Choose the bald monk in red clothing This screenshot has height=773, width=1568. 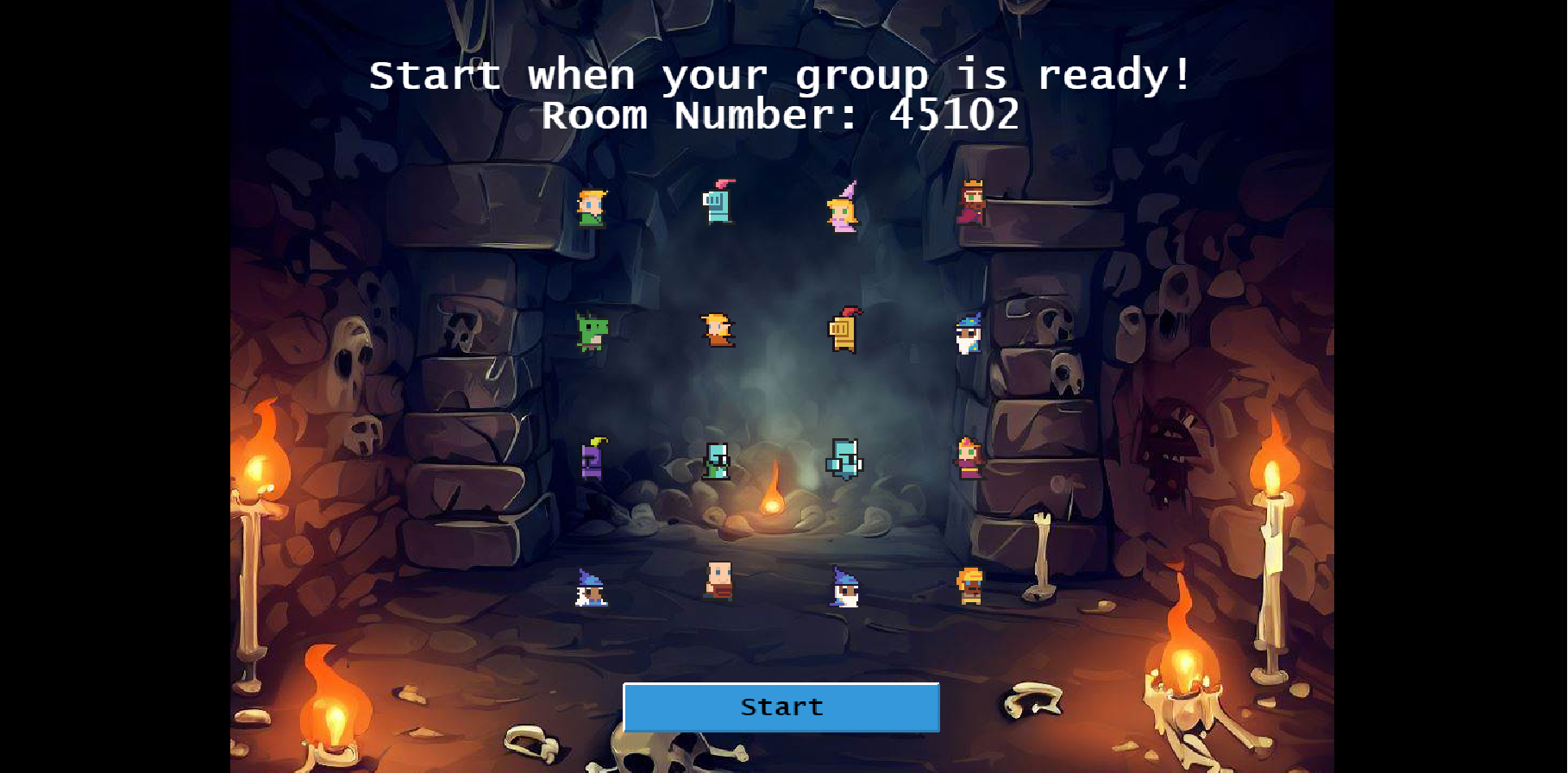click(x=718, y=585)
